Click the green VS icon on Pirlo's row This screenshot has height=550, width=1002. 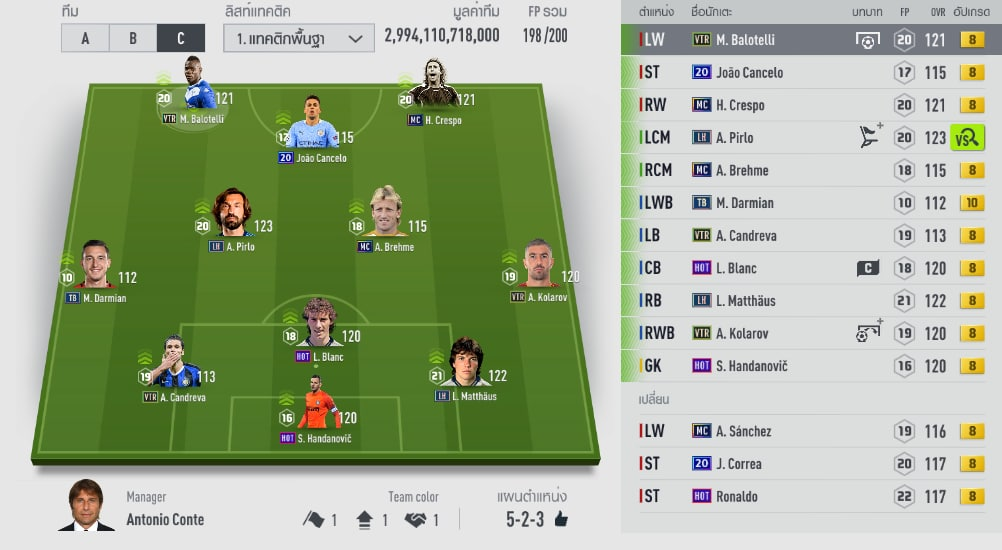click(x=968, y=138)
